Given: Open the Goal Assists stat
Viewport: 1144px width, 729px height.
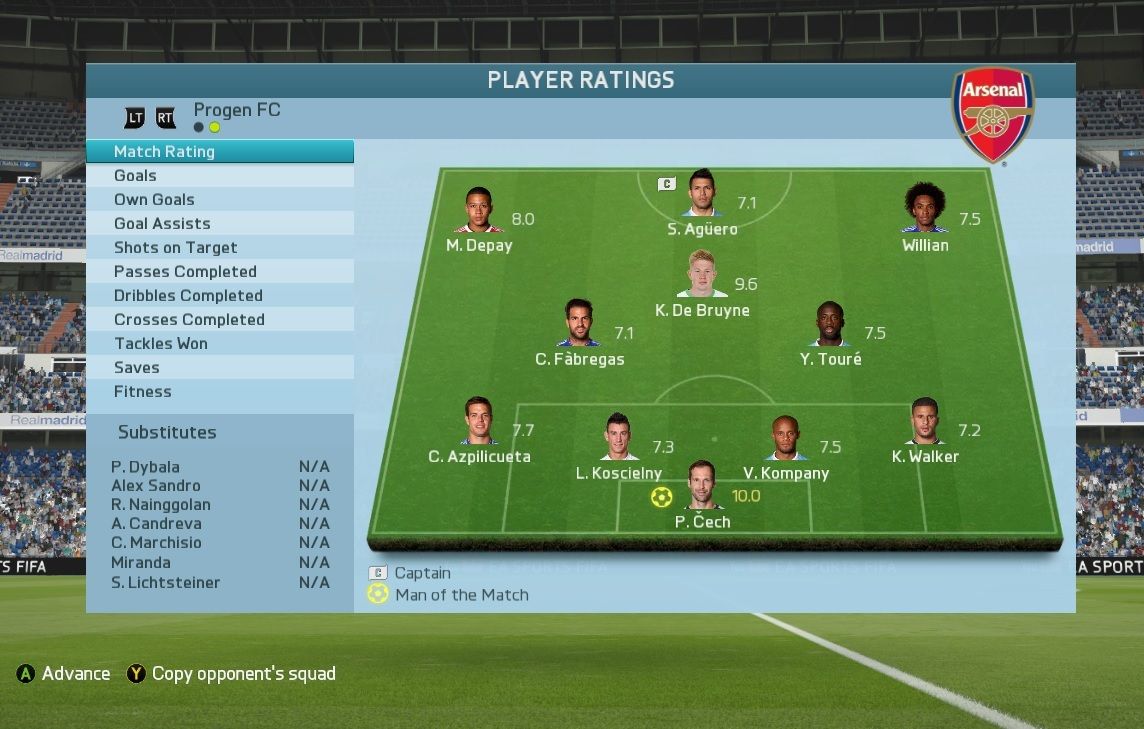Looking at the screenshot, I should point(220,224).
